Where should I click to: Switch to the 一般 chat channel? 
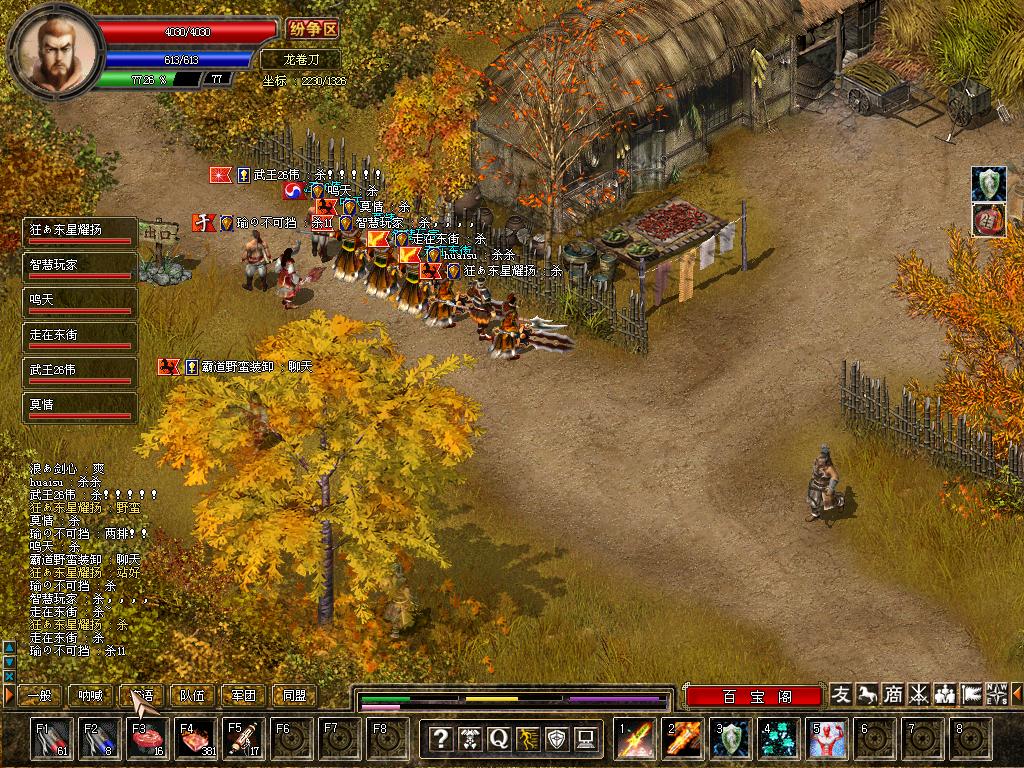click(41, 695)
